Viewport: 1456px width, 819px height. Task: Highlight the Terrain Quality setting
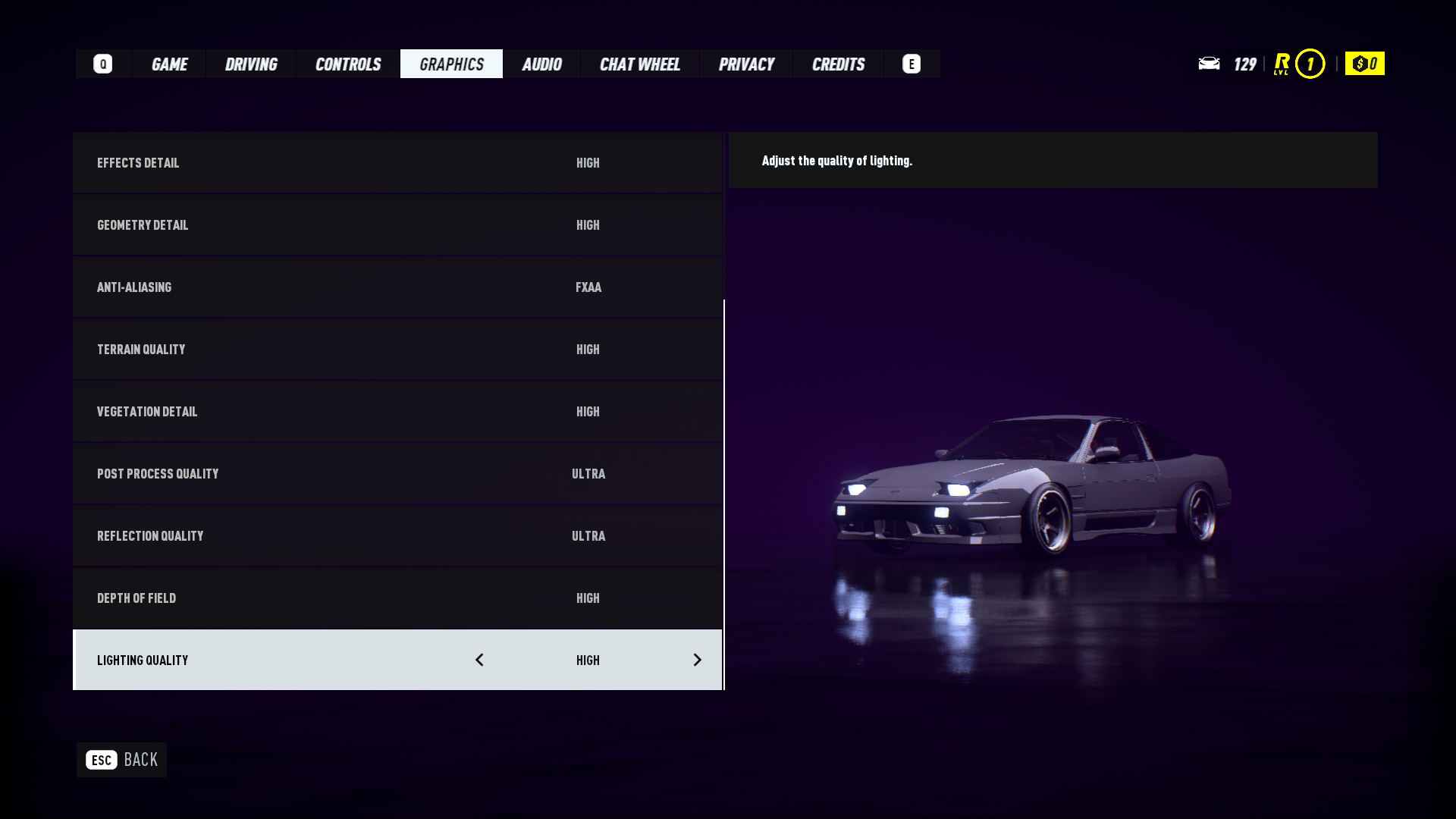click(x=397, y=350)
